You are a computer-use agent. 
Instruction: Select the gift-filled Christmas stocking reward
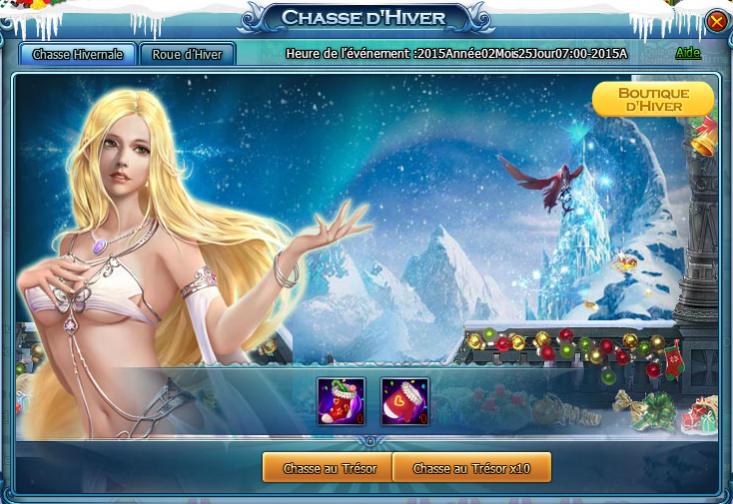click(x=341, y=401)
